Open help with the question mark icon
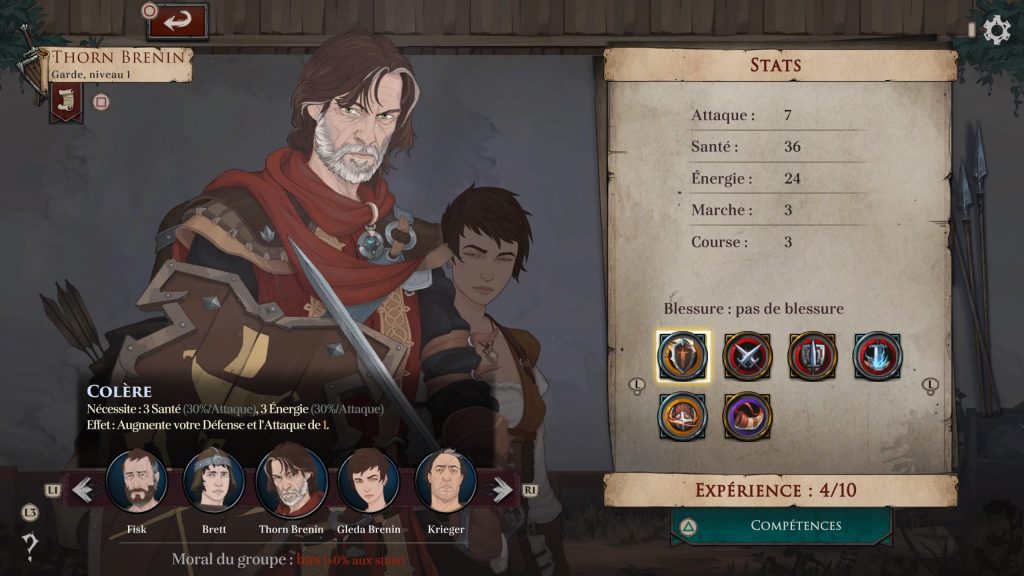This screenshot has height=576, width=1024. click(x=31, y=546)
